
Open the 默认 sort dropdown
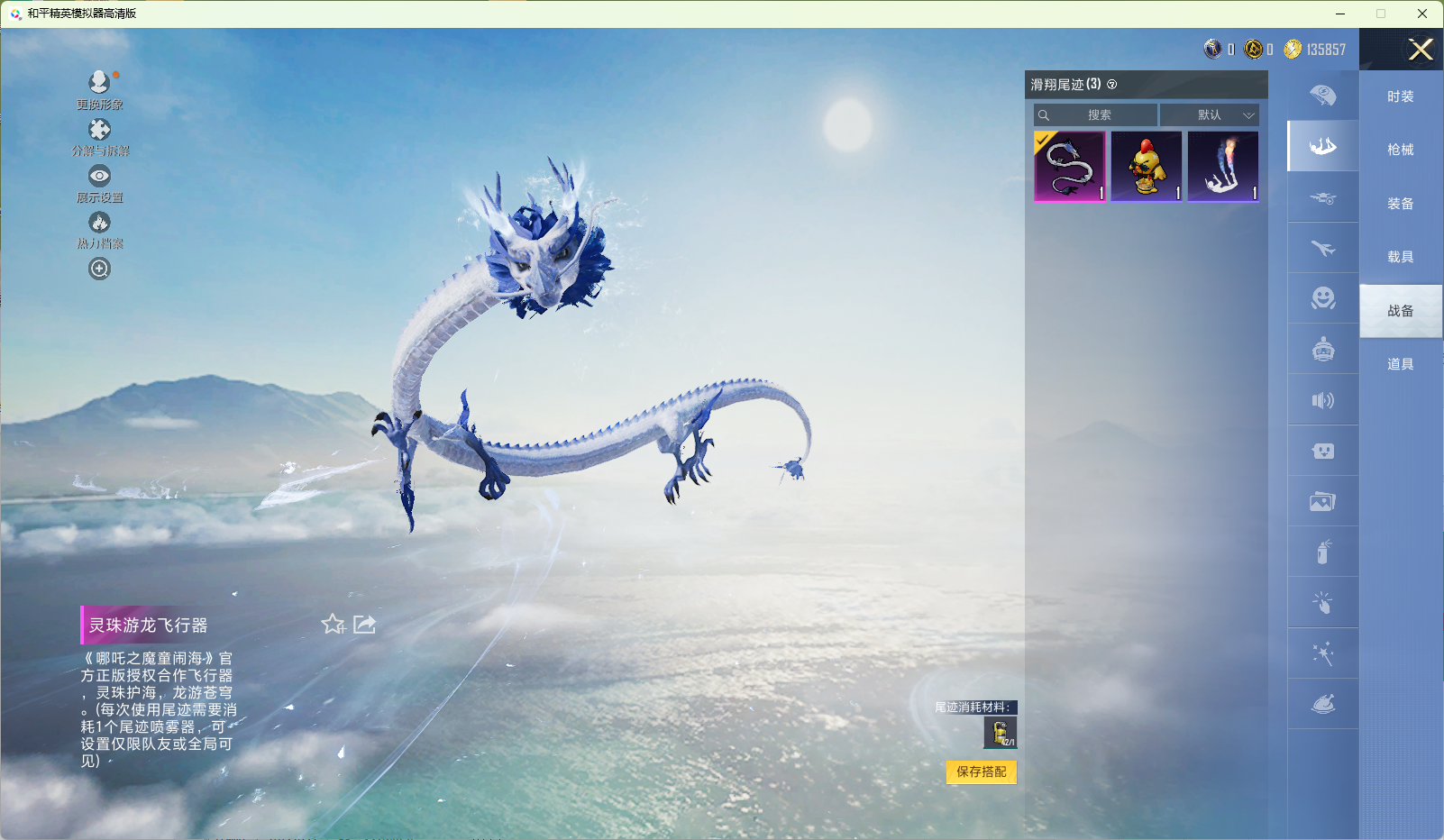(x=1210, y=115)
